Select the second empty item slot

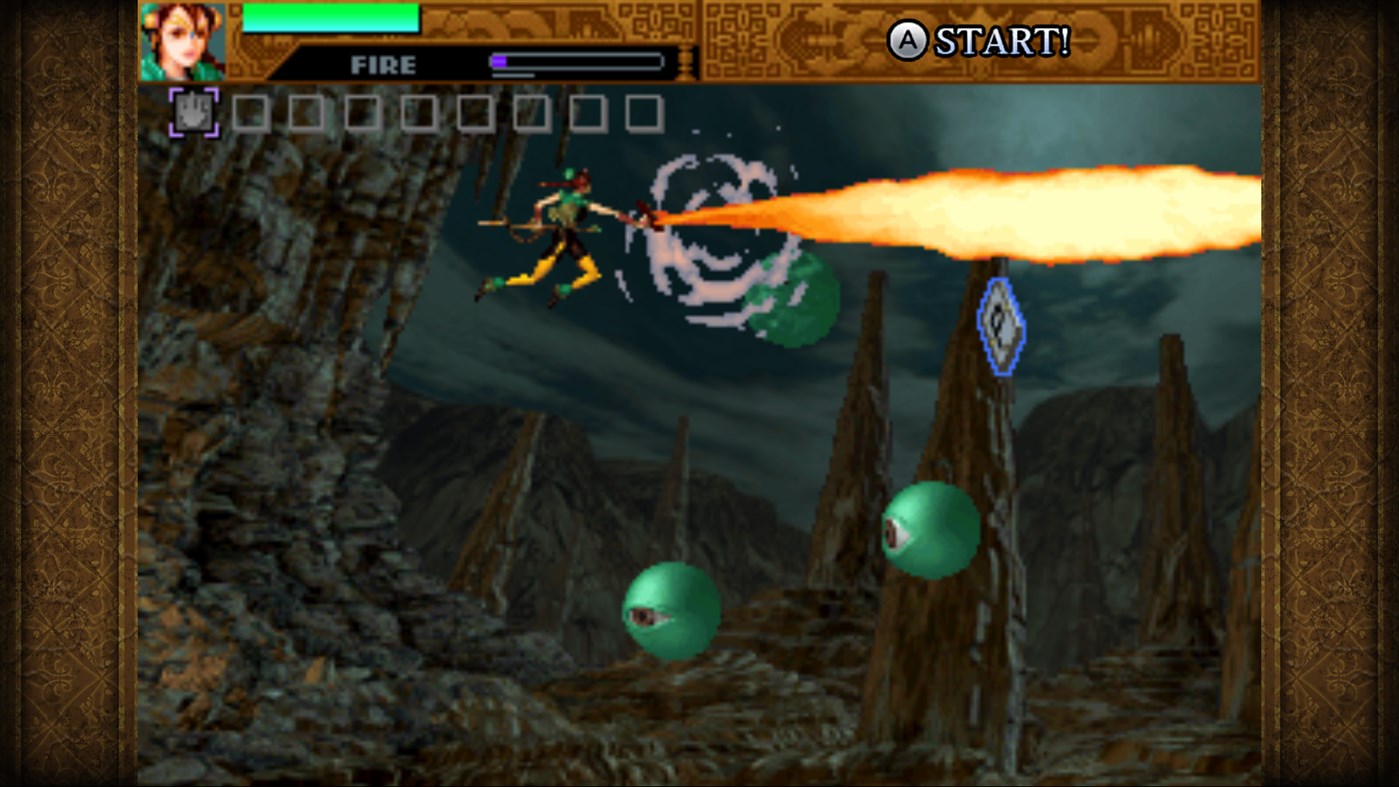point(248,112)
